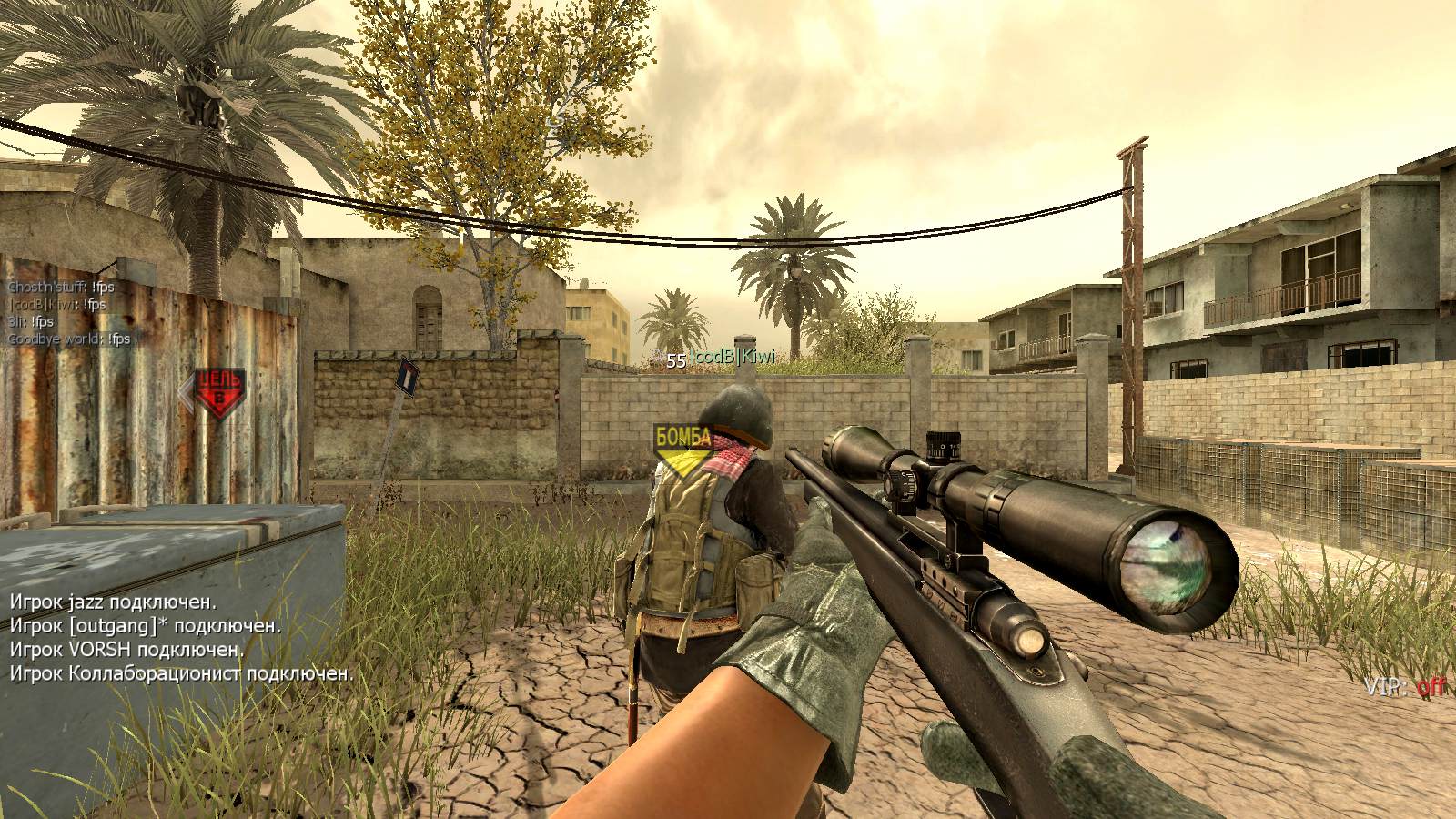Click the |codB|Kiwi player name tag
Image resolution: width=1456 pixels, height=819 pixels.
(x=732, y=358)
